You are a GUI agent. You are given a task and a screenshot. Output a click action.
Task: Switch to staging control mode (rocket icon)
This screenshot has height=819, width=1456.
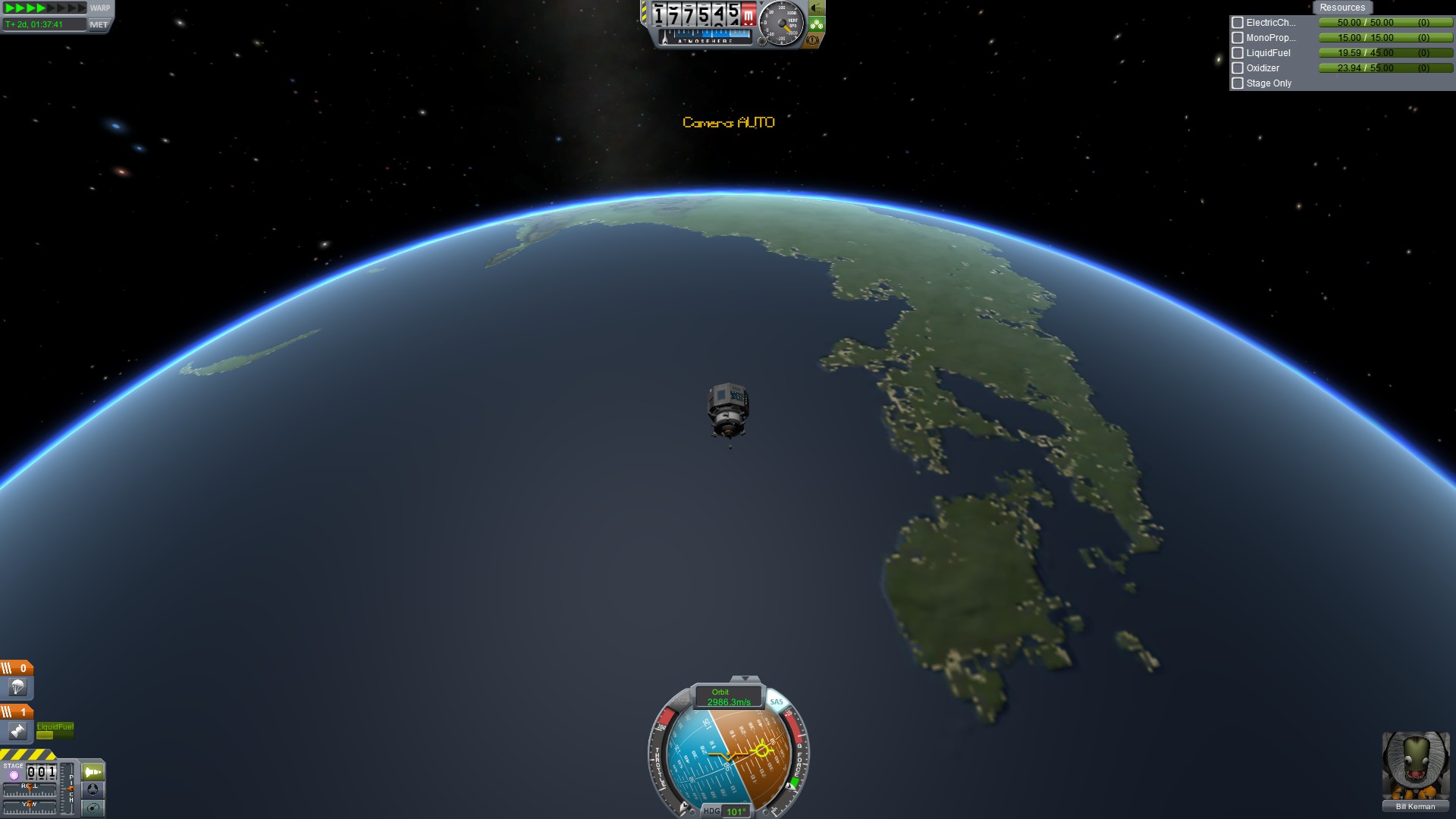point(93,772)
